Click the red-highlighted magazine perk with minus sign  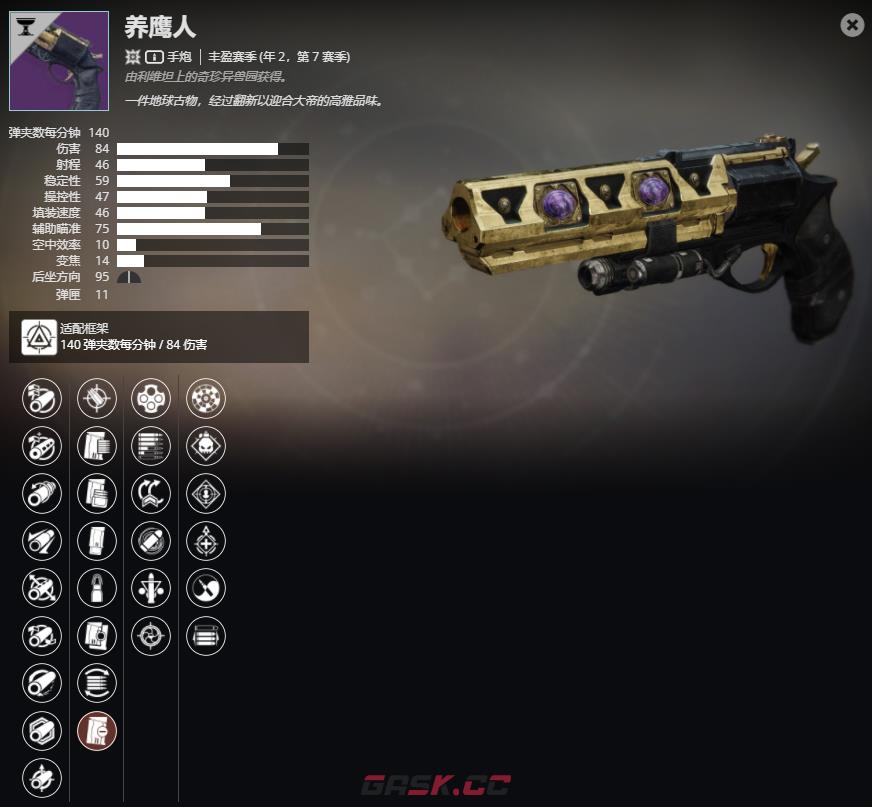(97, 730)
